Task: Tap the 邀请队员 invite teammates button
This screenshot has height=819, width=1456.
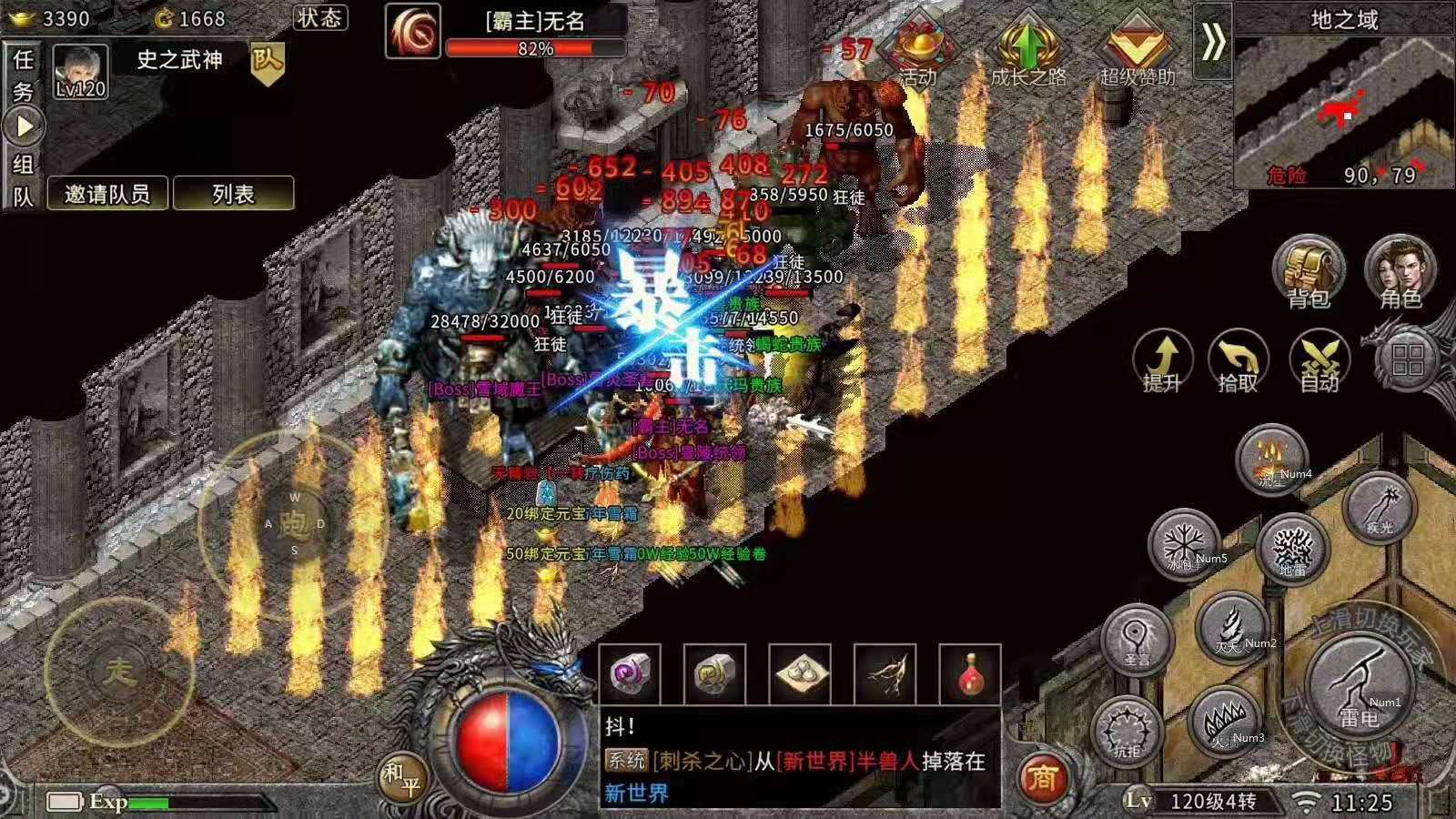Action: (107, 194)
